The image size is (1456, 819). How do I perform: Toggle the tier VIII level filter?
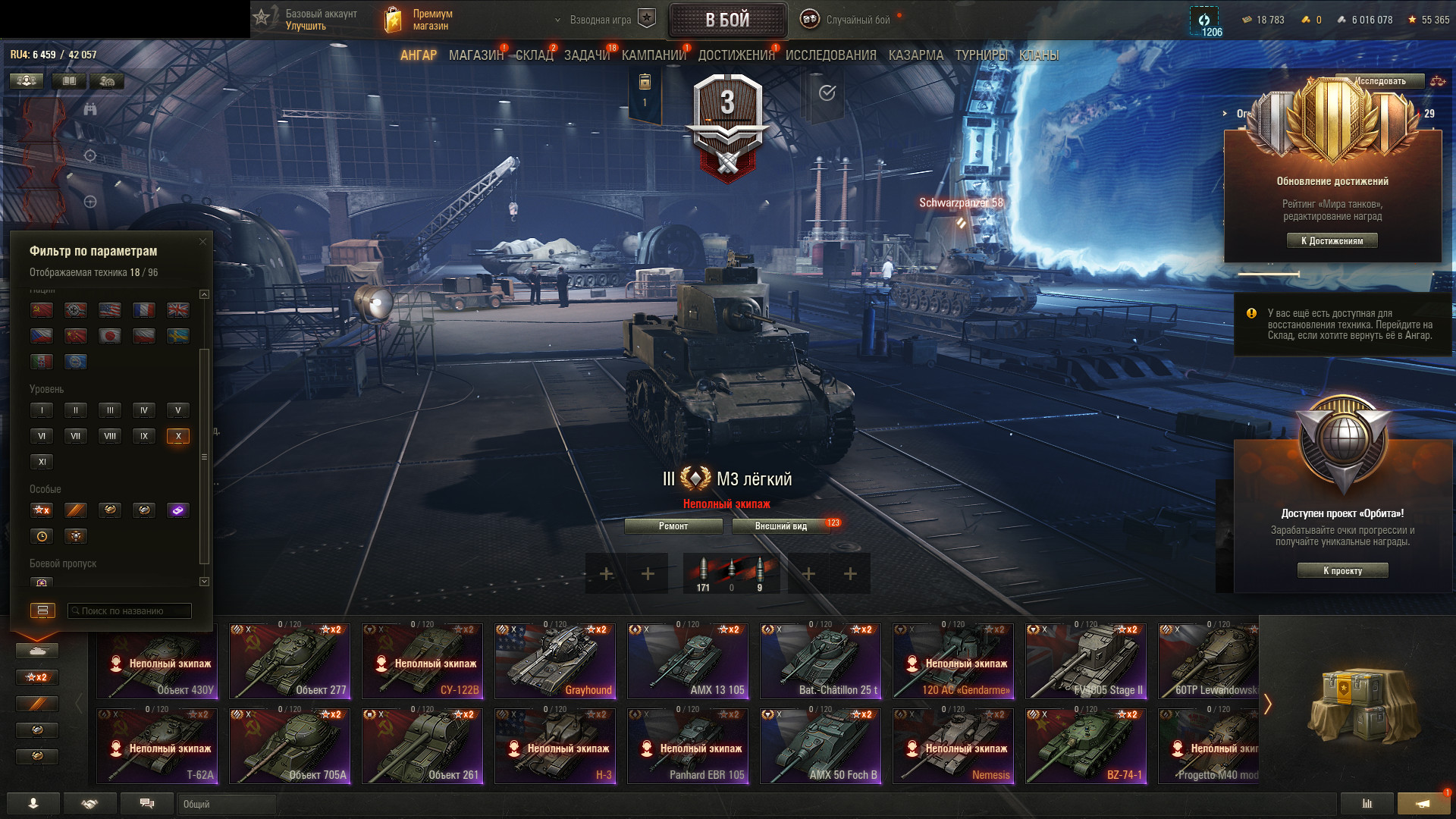110,436
